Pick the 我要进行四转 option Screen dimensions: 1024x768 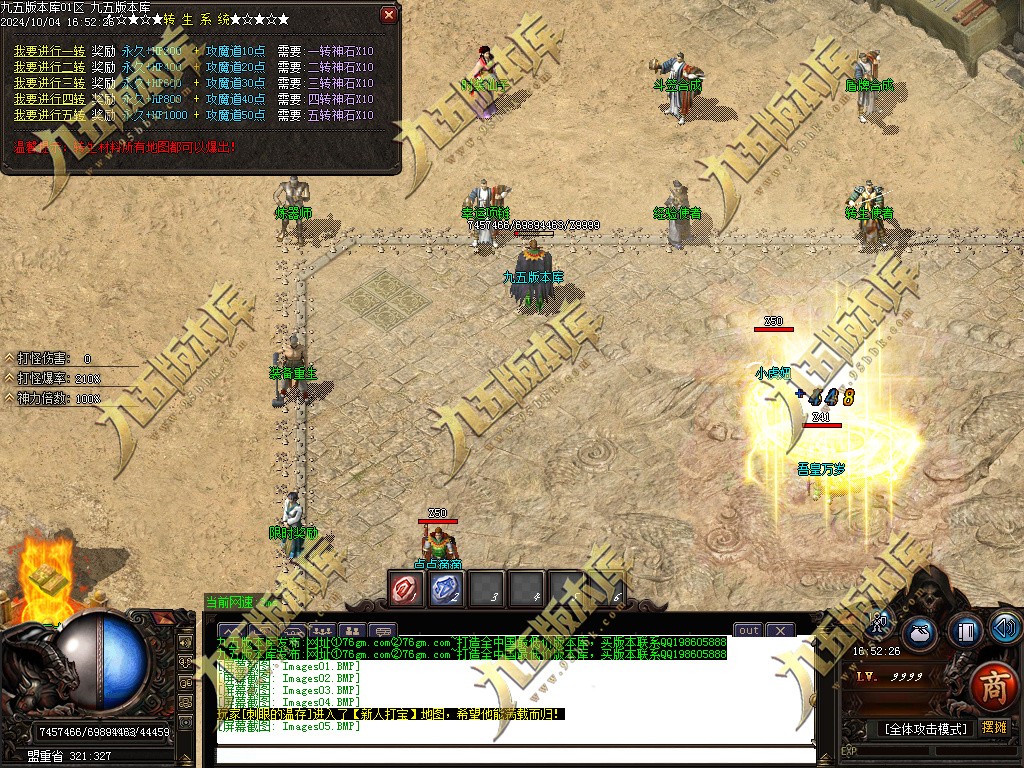pyautogui.click(x=49, y=99)
